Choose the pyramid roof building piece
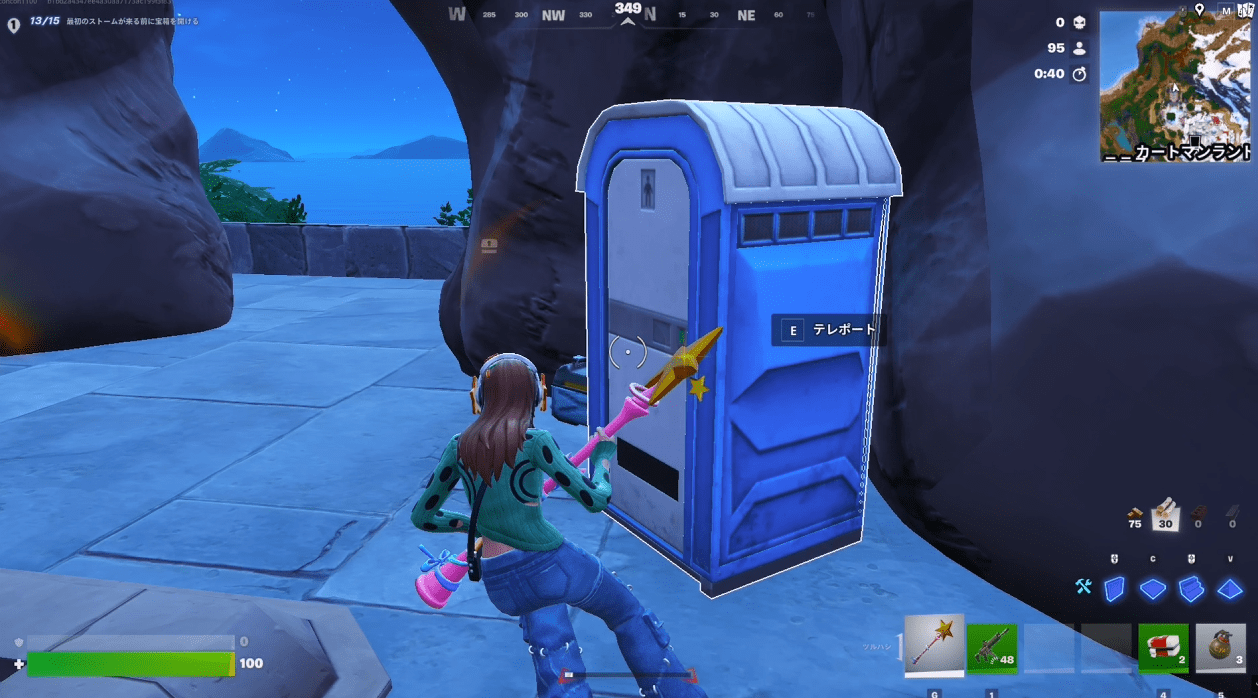The height and width of the screenshot is (698, 1258). click(1229, 589)
